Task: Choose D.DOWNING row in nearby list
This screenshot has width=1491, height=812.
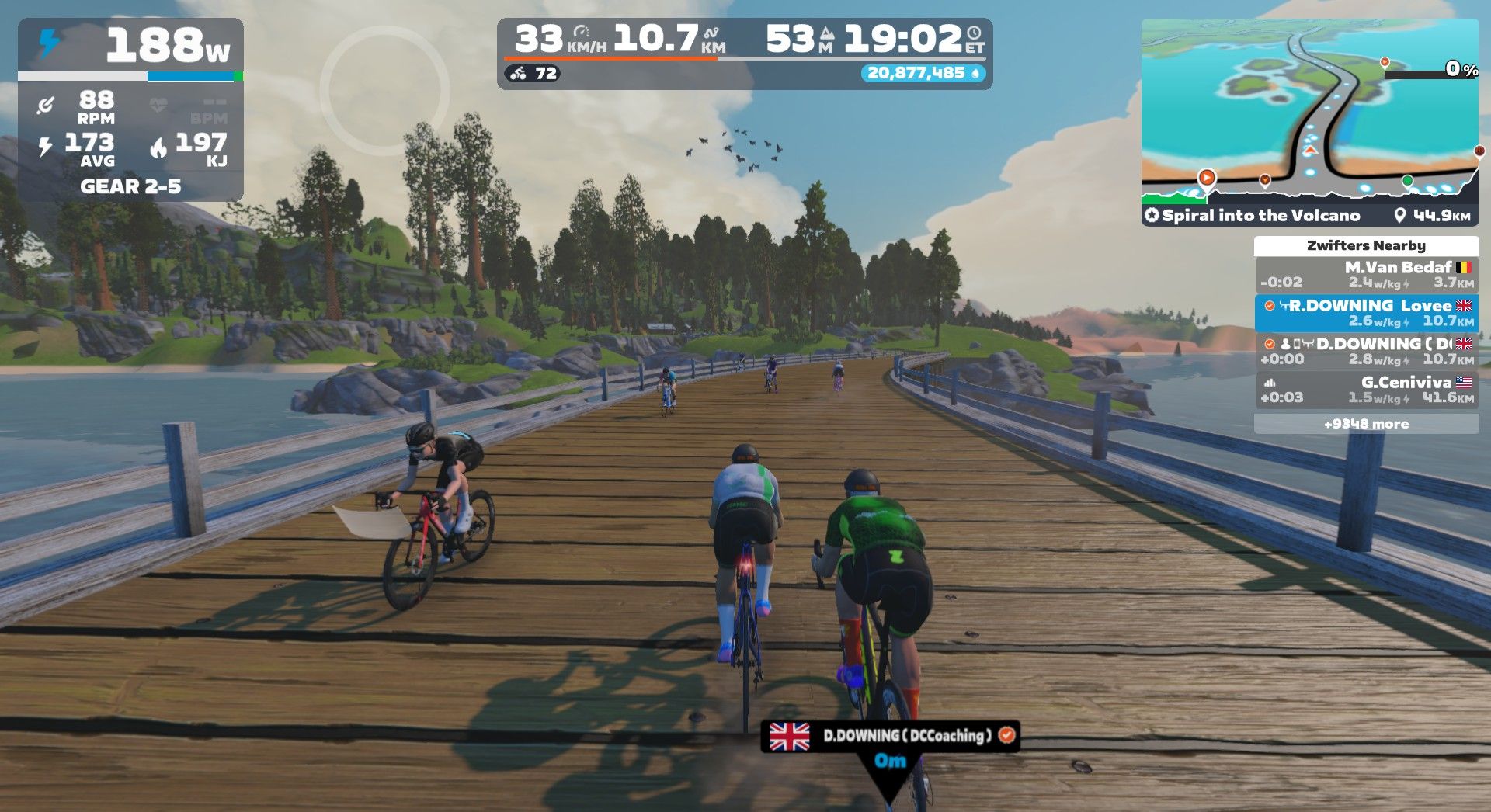Action: [1366, 351]
